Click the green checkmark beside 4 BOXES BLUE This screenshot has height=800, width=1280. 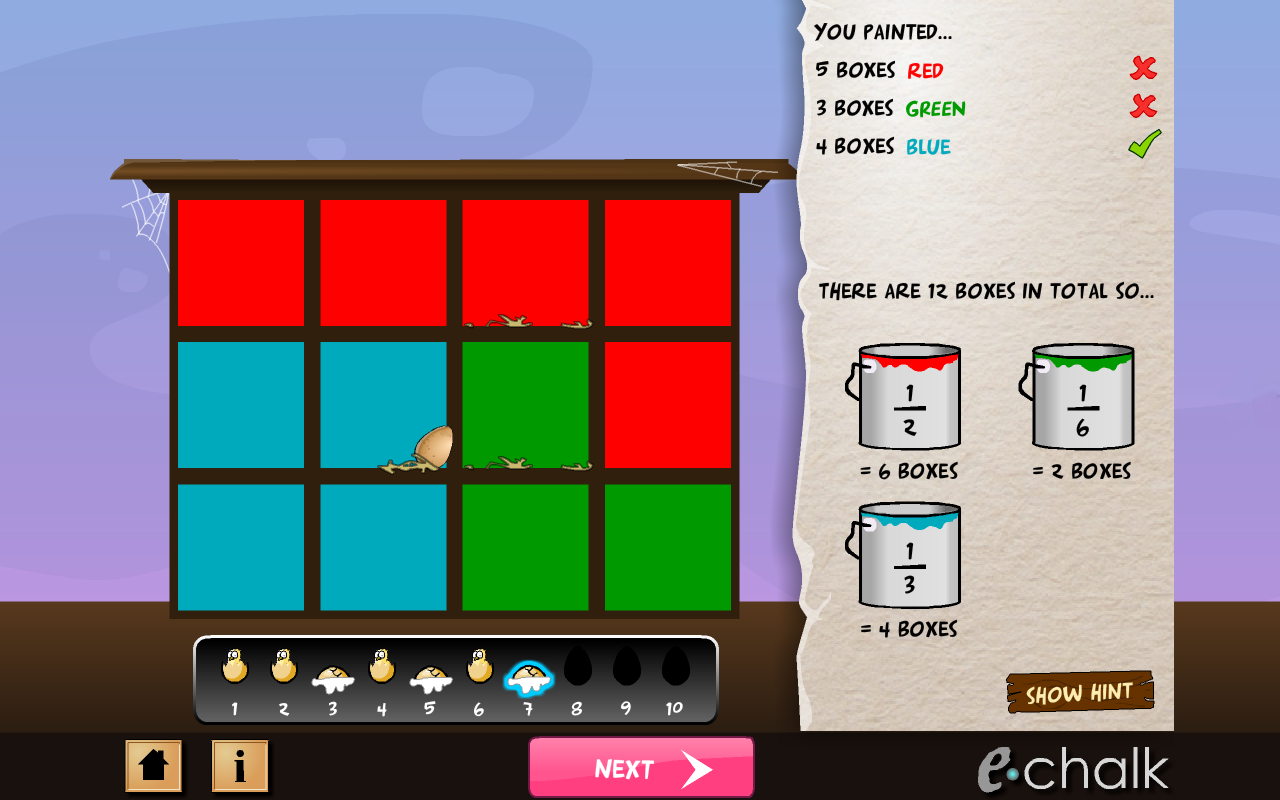coord(1143,142)
